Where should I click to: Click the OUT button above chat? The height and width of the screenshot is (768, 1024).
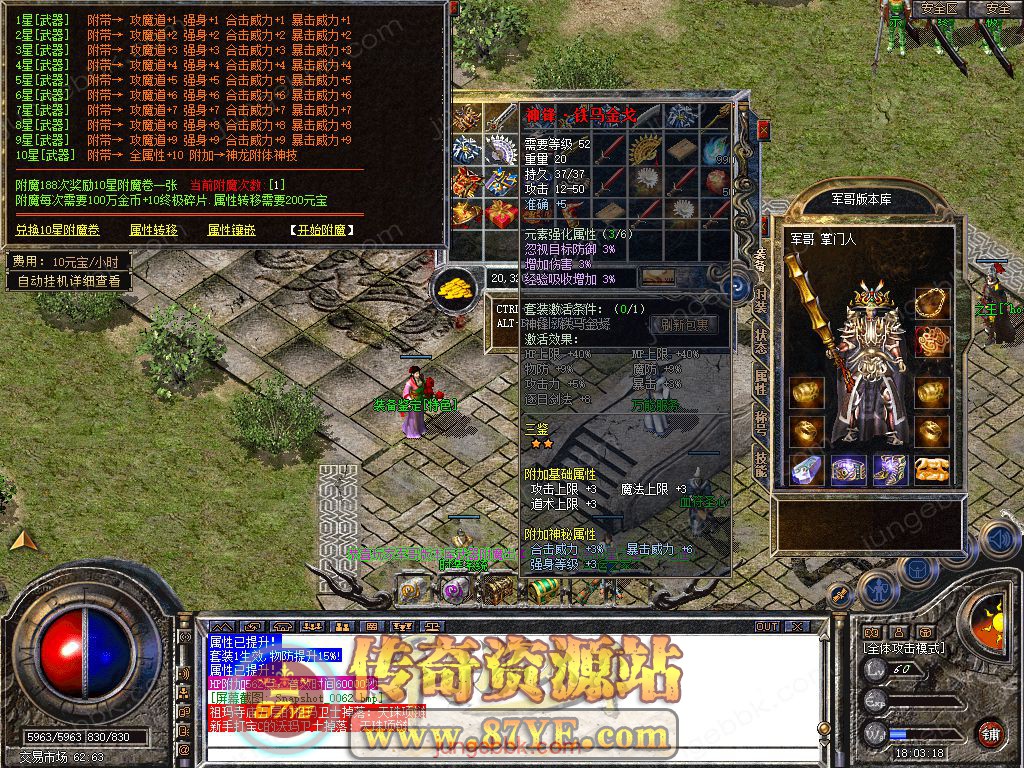pos(767,626)
